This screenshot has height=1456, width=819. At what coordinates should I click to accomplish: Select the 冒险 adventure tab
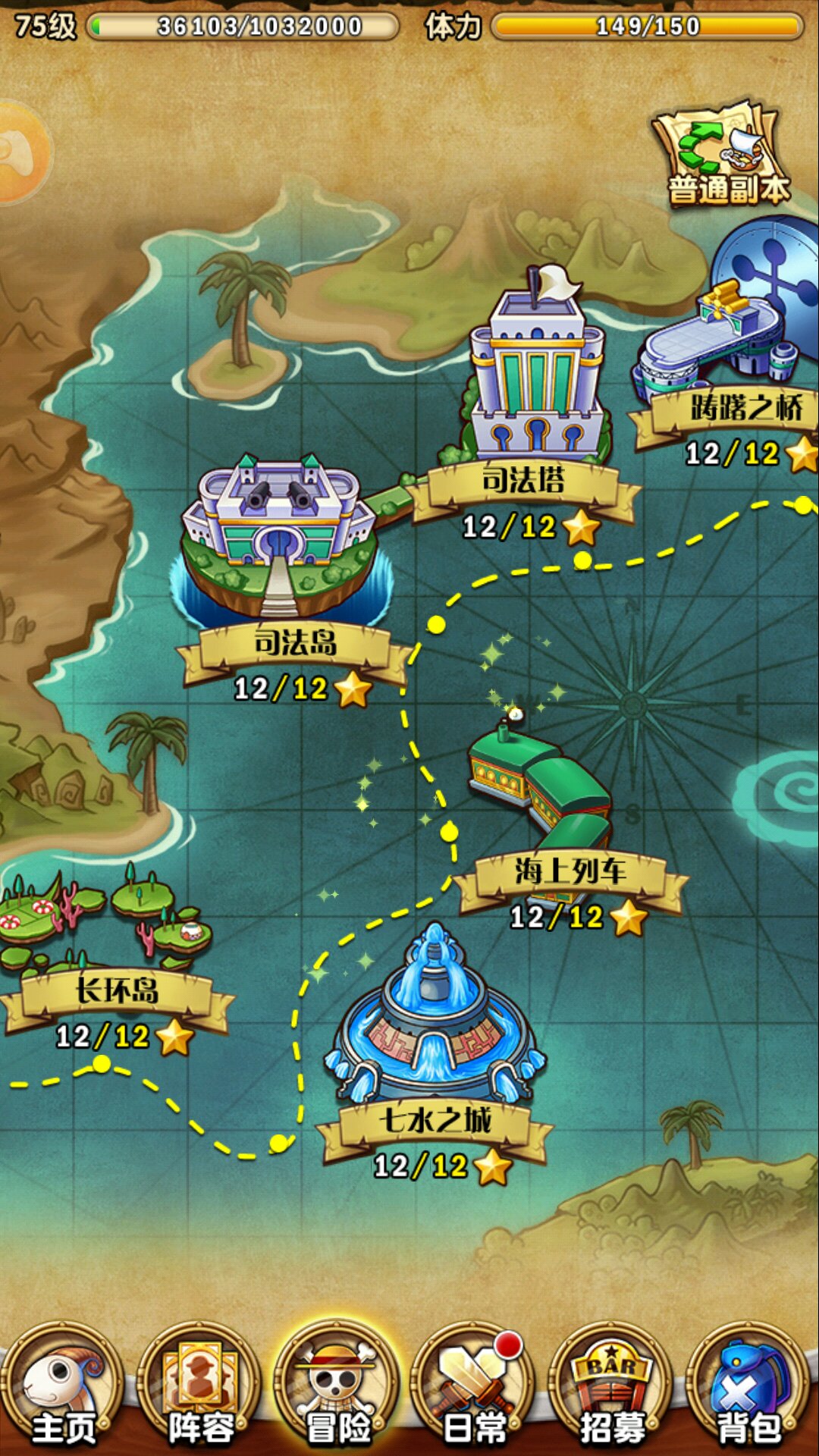[337, 1386]
